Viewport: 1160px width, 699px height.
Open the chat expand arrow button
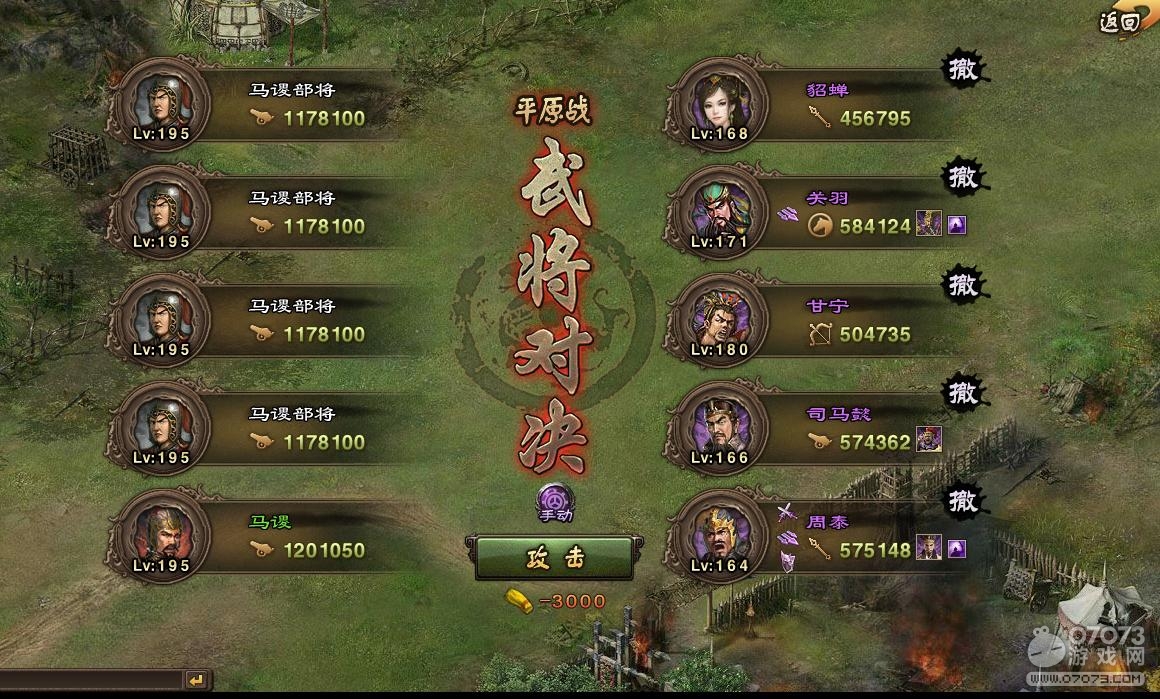[x=197, y=681]
